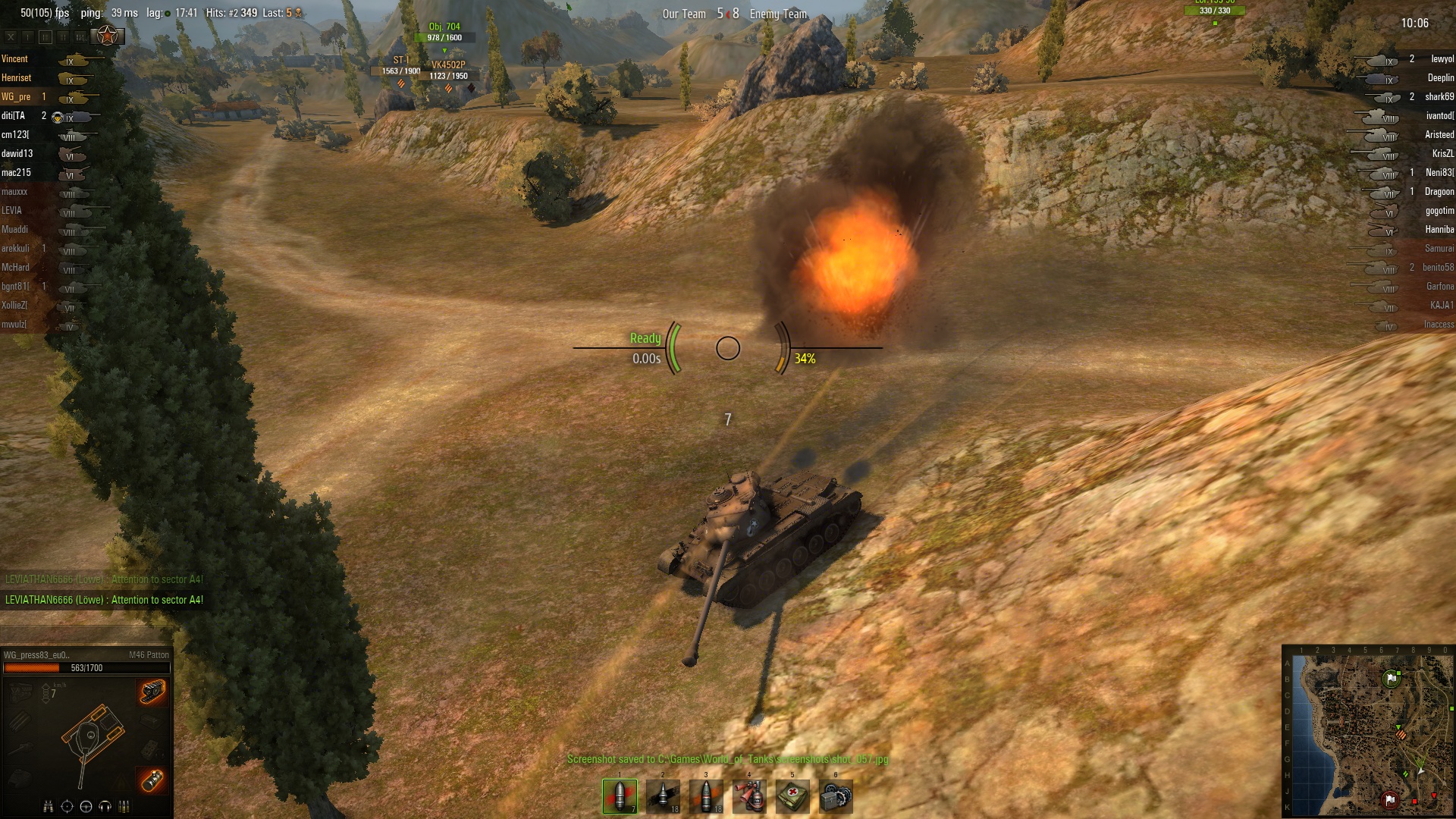Click the damaged fuel tank module icon
1456x819 pixels.
152,779
